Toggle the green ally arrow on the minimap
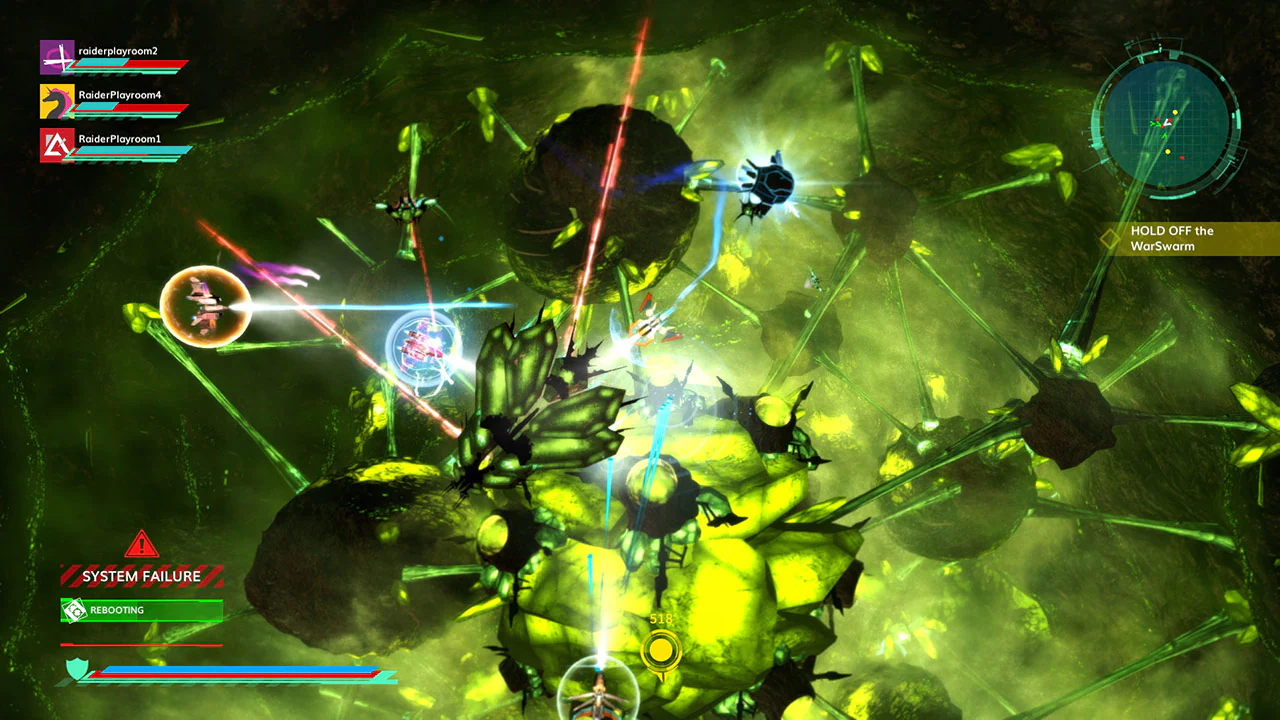Screen dimensions: 1280x720 point(1164,136)
